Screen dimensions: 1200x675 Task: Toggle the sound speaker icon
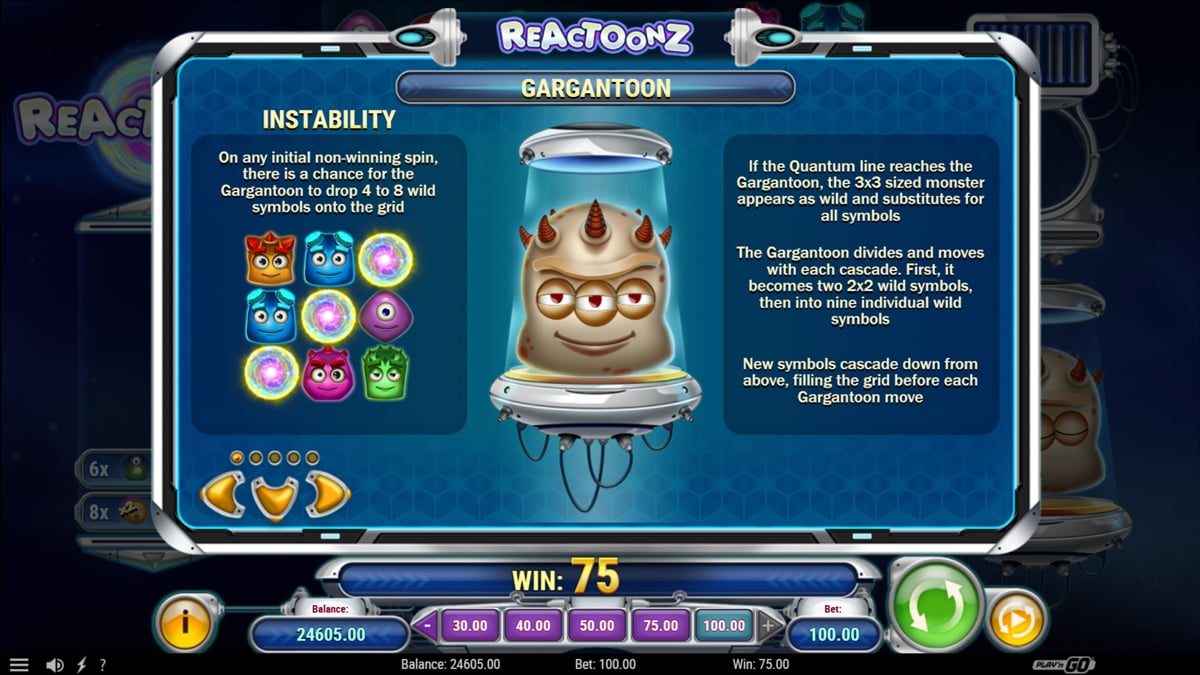pyautogui.click(x=55, y=665)
